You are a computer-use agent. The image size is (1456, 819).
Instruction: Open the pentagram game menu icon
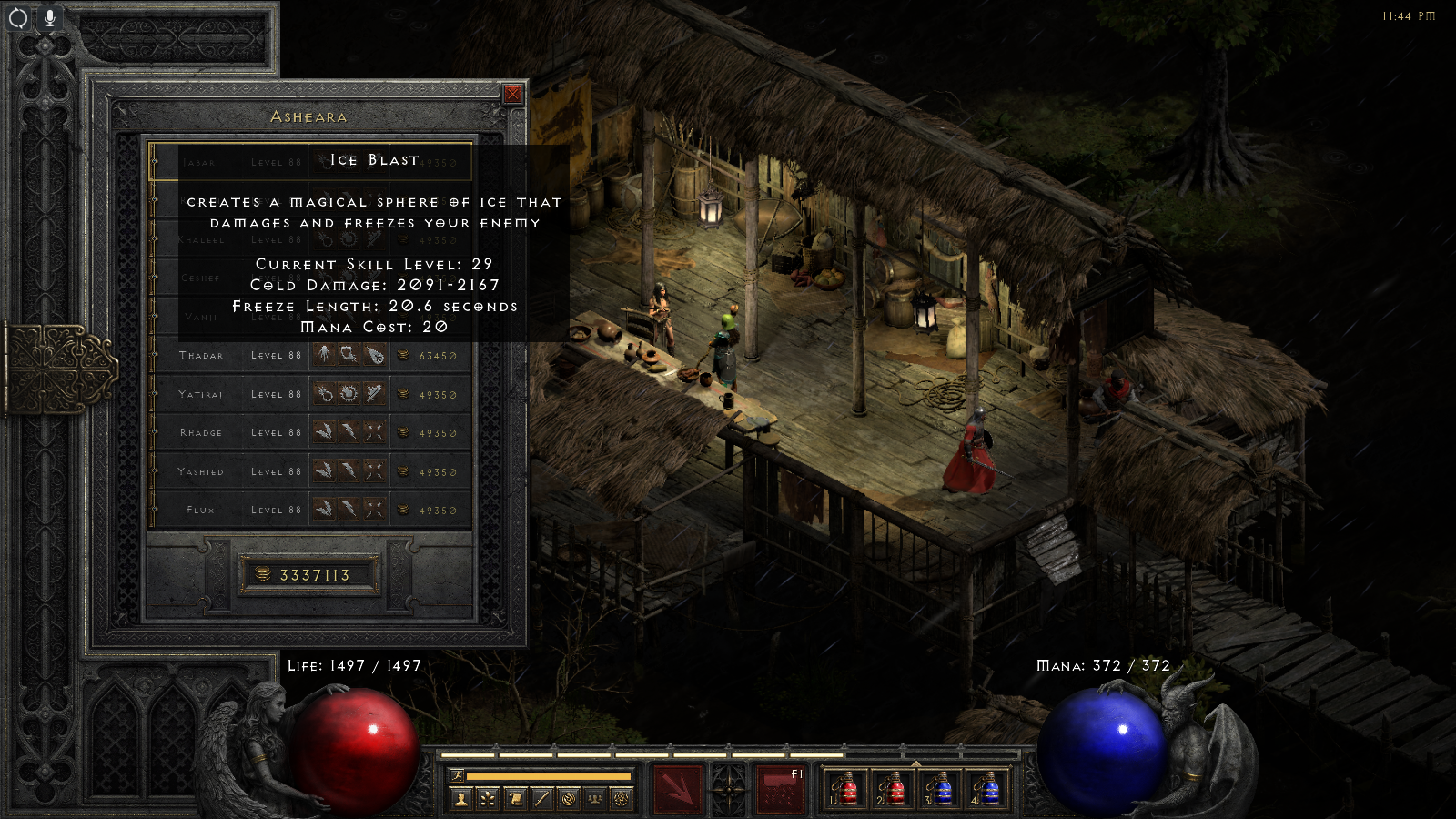[x=622, y=799]
